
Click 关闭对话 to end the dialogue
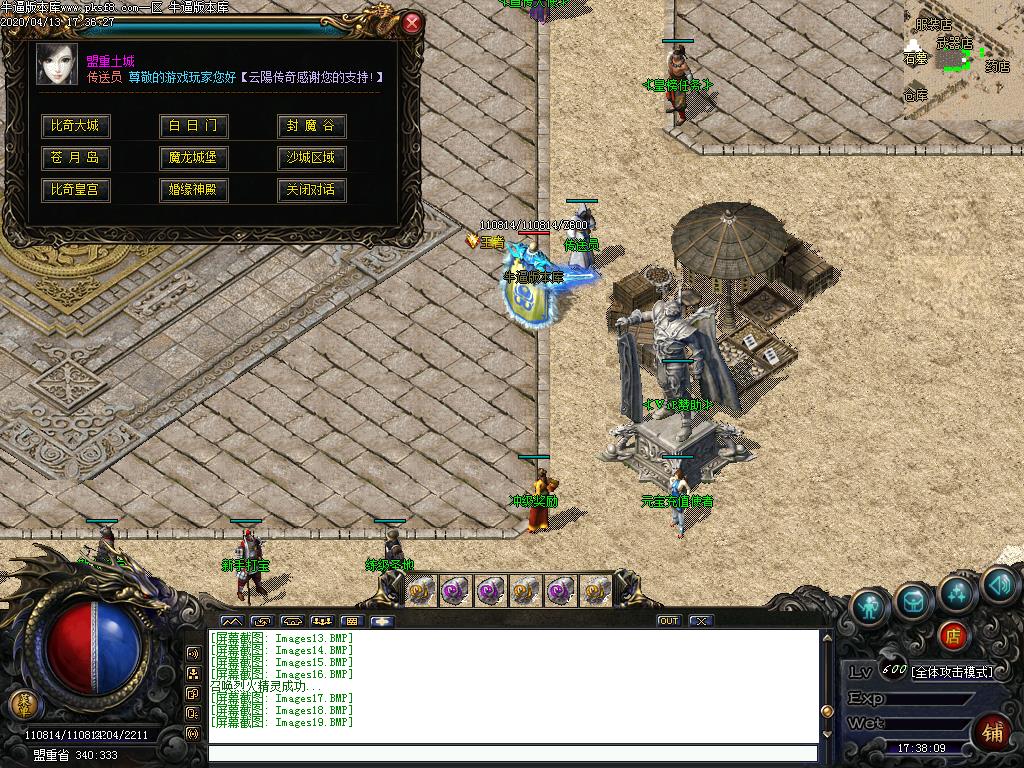pos(311,190)
